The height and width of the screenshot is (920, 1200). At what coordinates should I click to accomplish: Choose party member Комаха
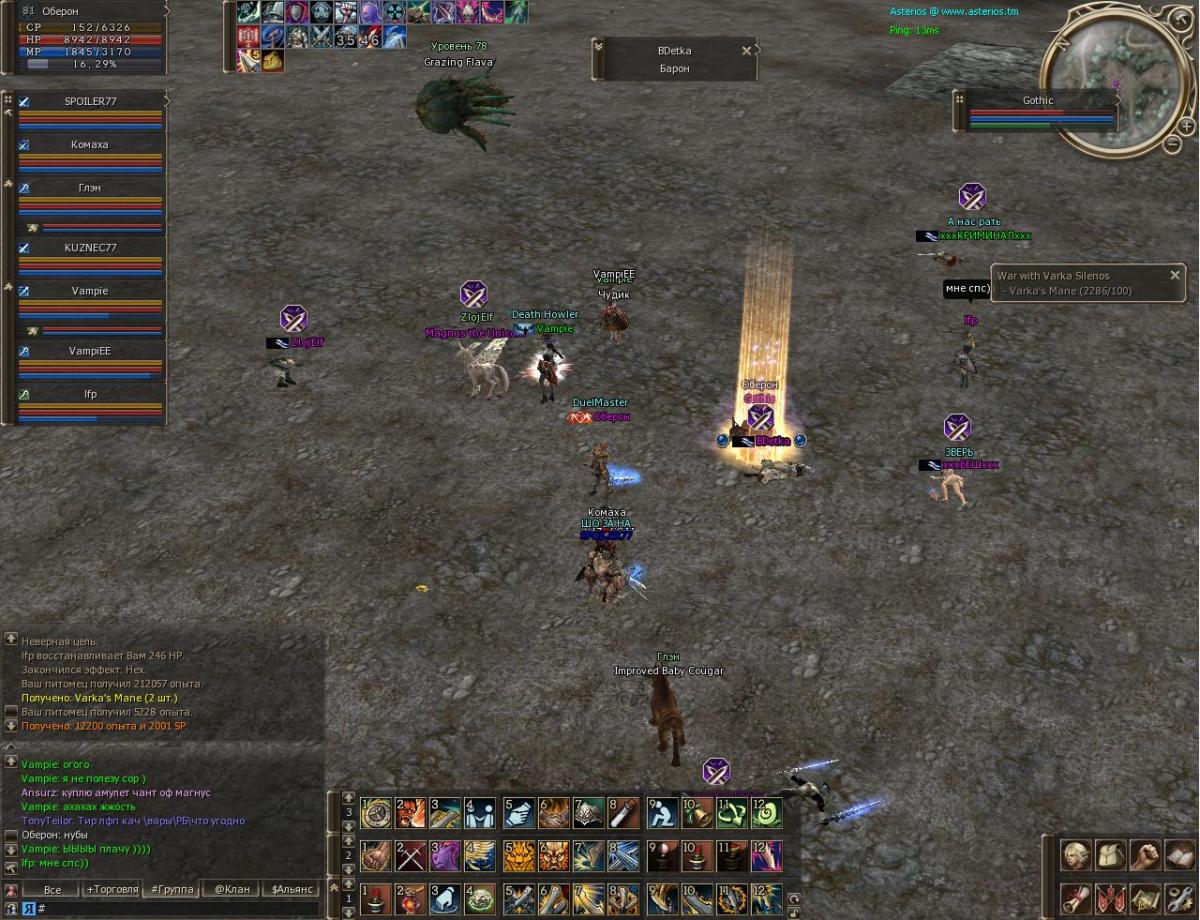pos(90,145)
